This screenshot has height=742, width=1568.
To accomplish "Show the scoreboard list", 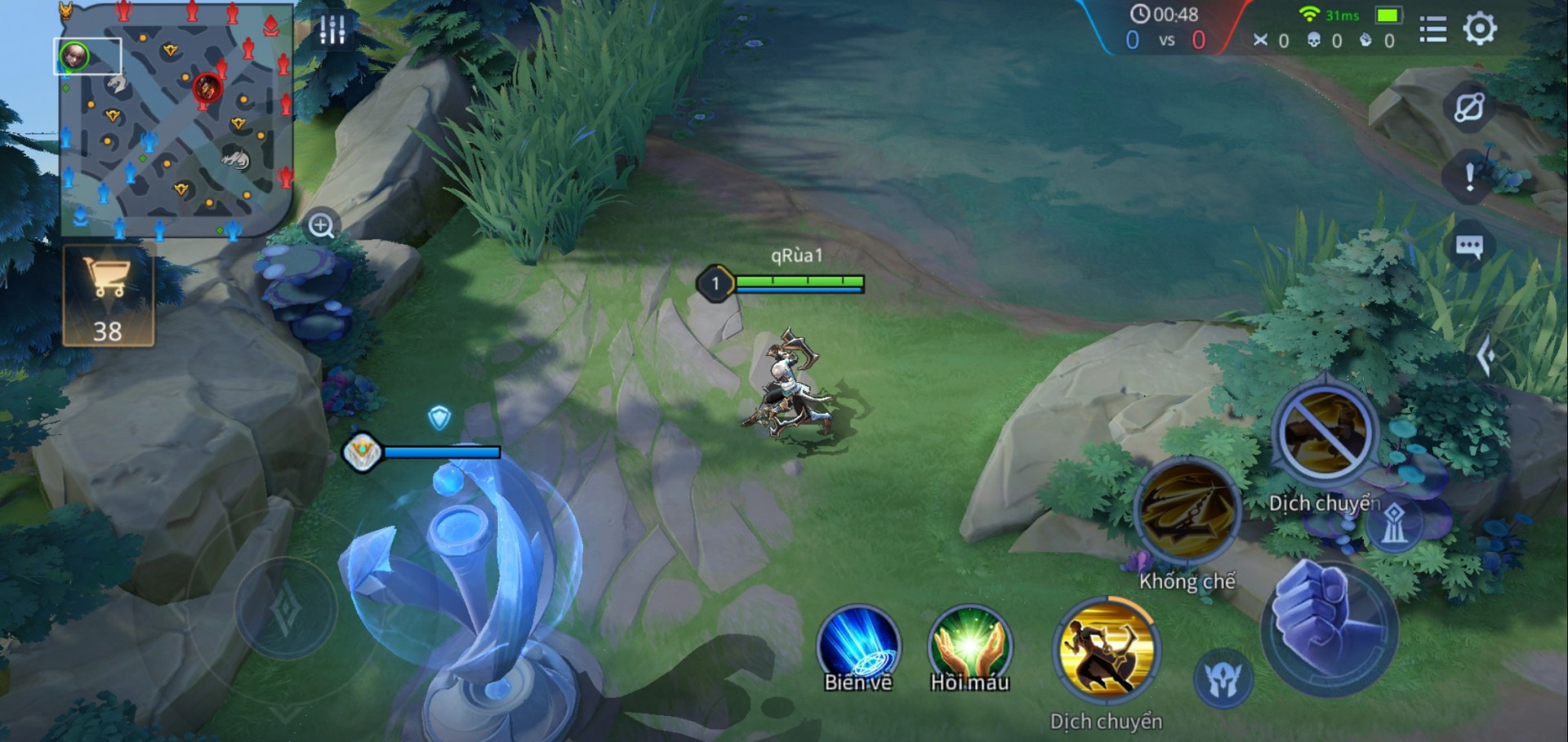I will [1432, 29].
